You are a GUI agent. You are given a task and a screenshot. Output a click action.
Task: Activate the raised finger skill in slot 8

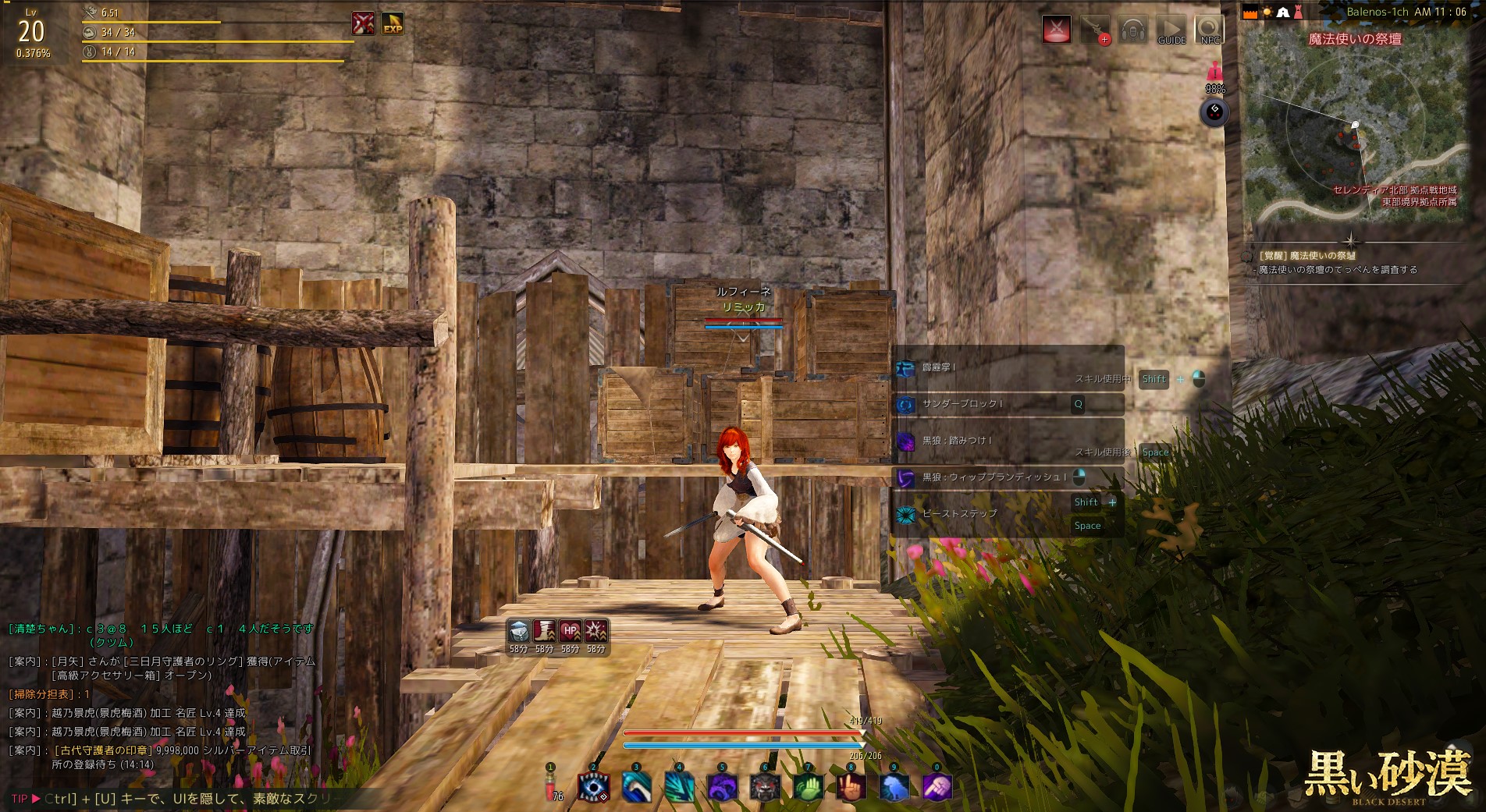pos(851,786)
